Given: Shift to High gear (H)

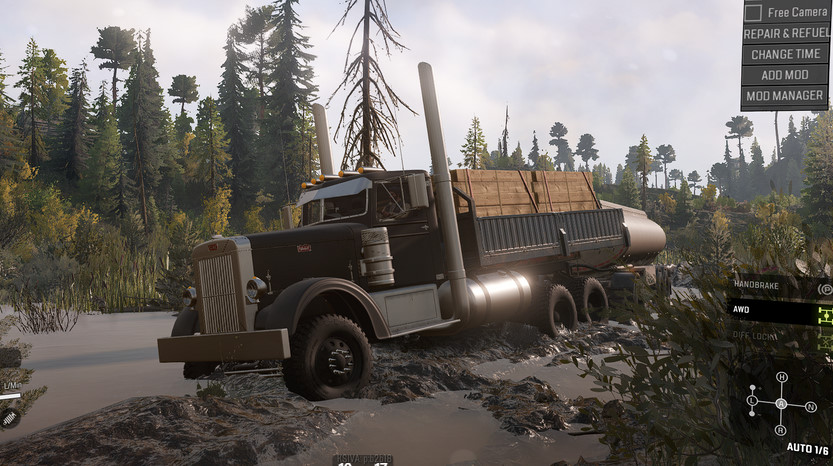Looking at the screenshot, I should [x=781, y=378].
